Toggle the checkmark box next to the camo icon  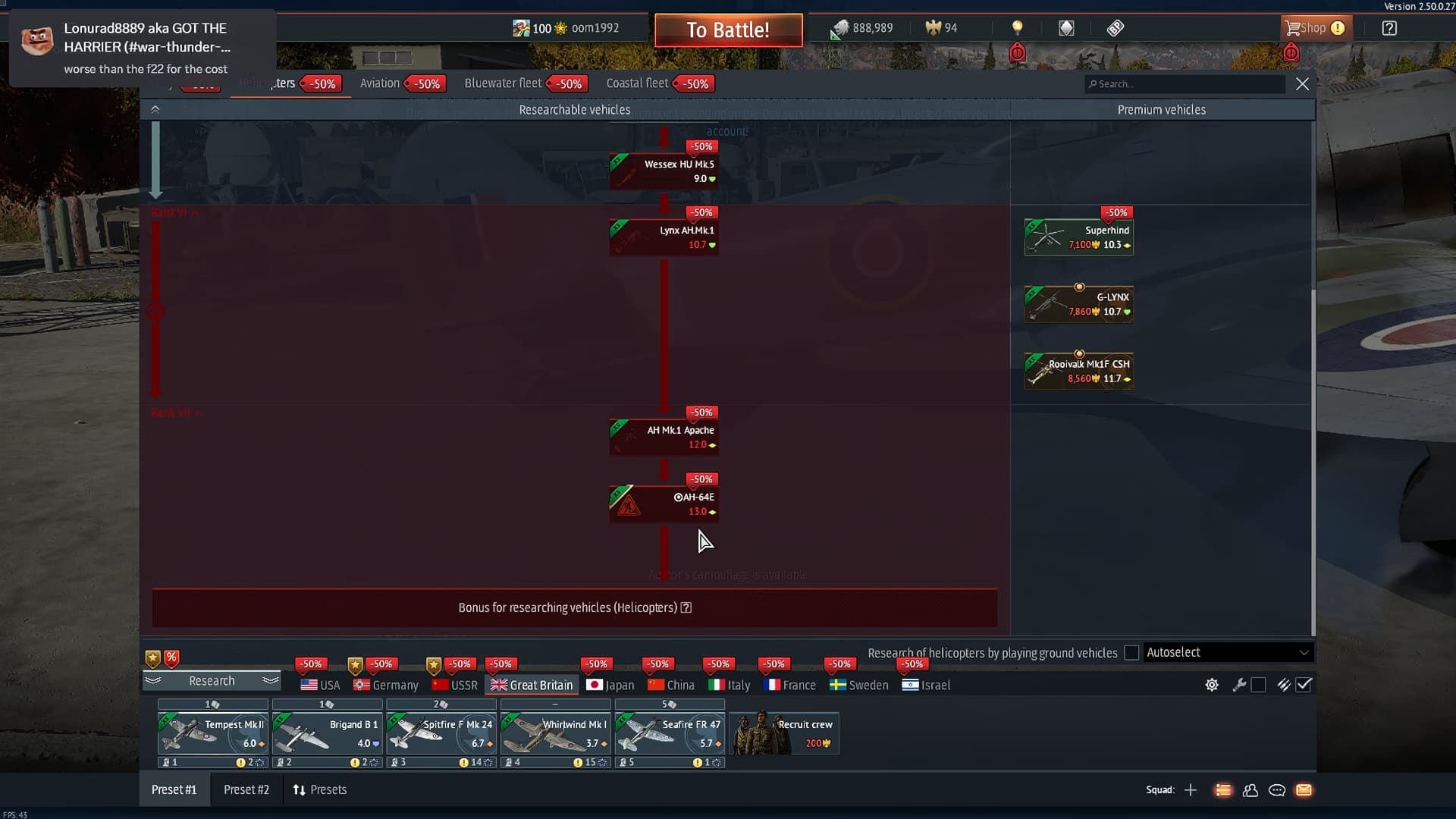point(1304,685)
